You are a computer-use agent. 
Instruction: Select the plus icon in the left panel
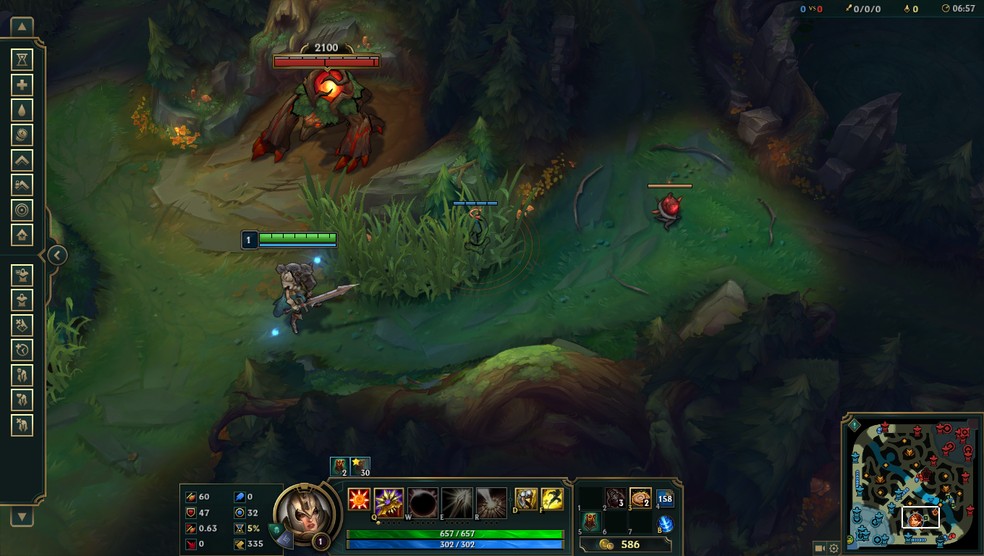[22, 84]
